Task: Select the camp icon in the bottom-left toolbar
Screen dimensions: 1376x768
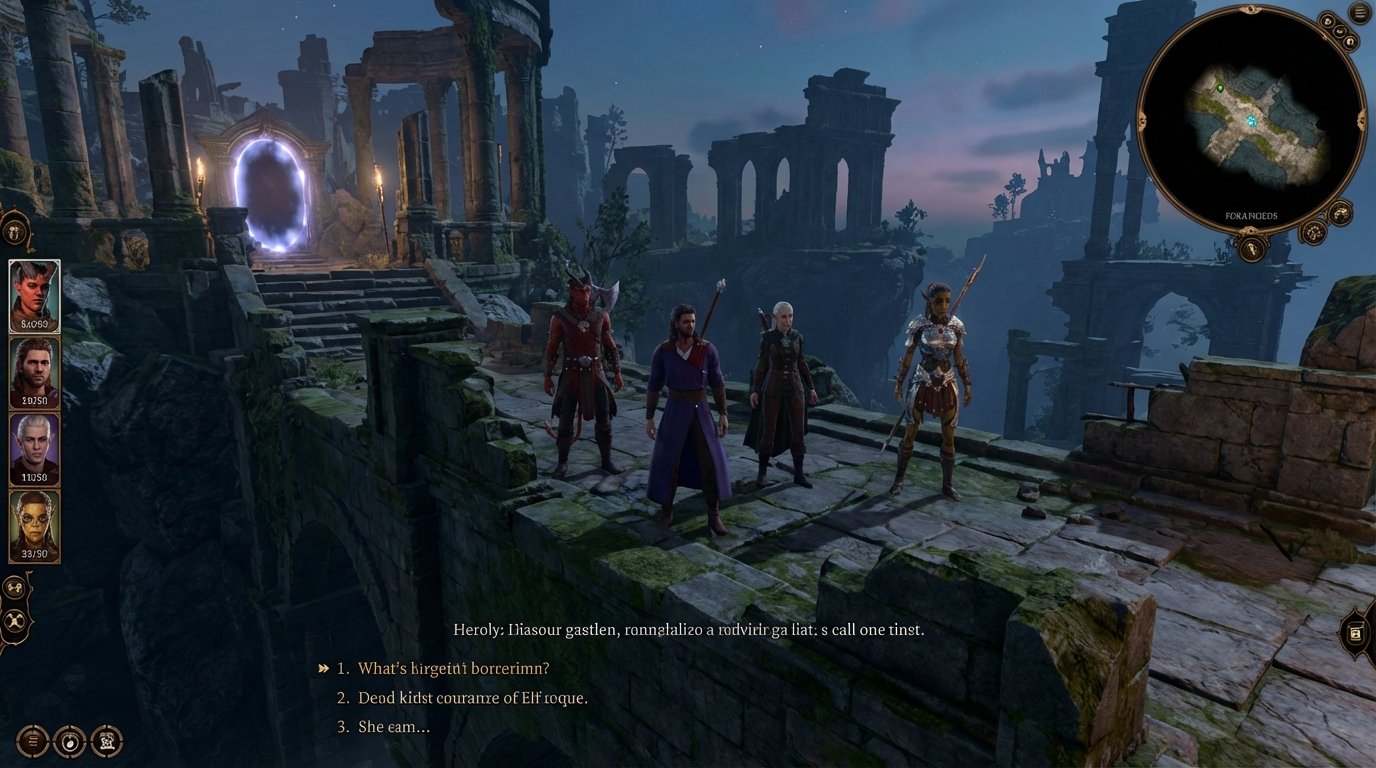Action: [x=107, y=741]
